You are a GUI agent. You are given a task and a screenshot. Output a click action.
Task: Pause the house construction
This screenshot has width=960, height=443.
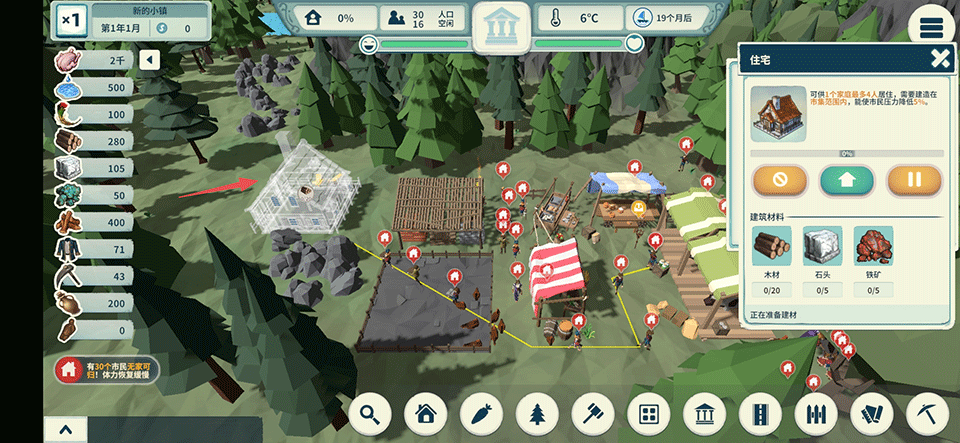click(x=914, y=181)
